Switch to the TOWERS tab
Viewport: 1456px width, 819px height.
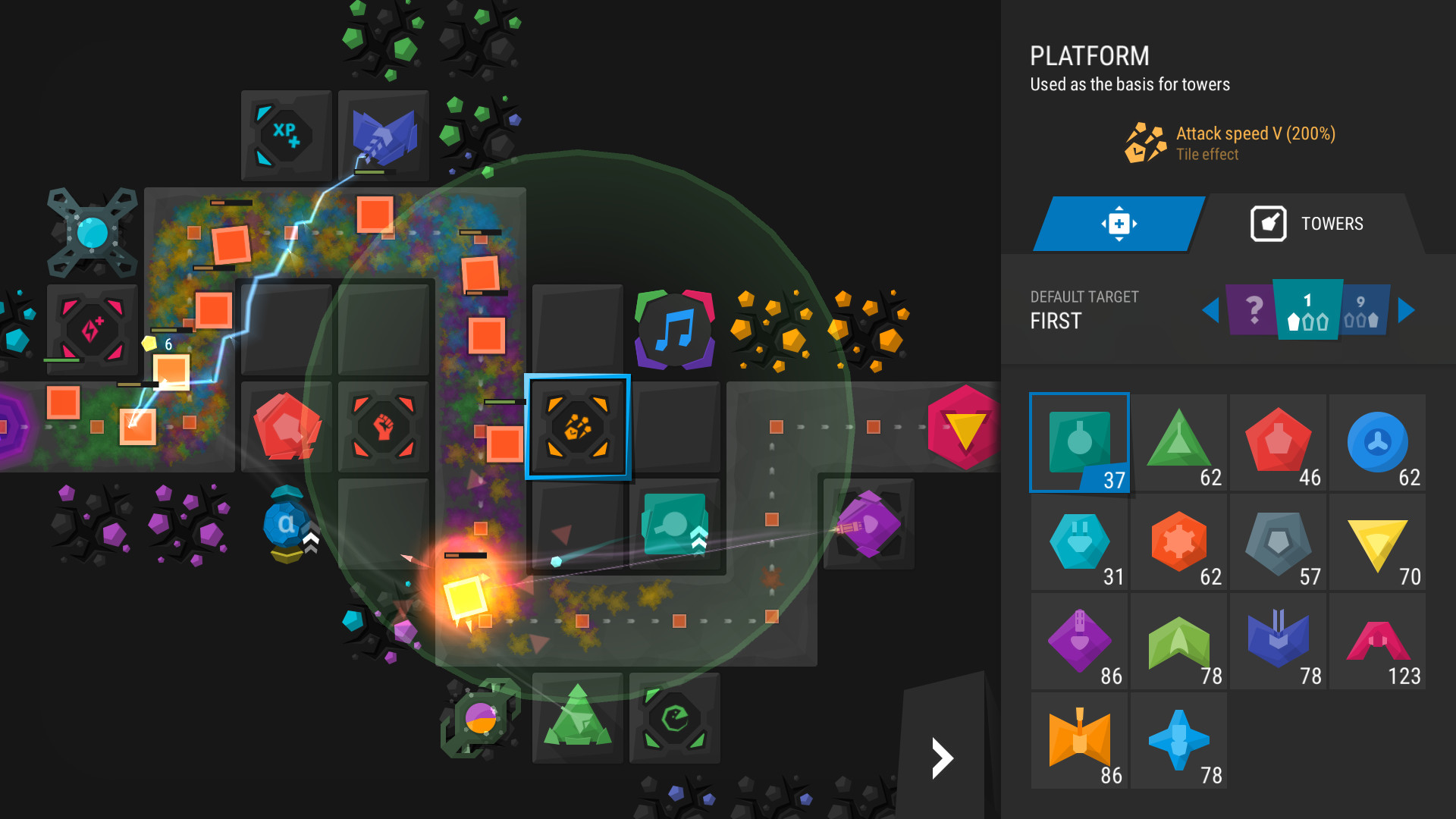pyautogui.click(x=1331, y=223)
